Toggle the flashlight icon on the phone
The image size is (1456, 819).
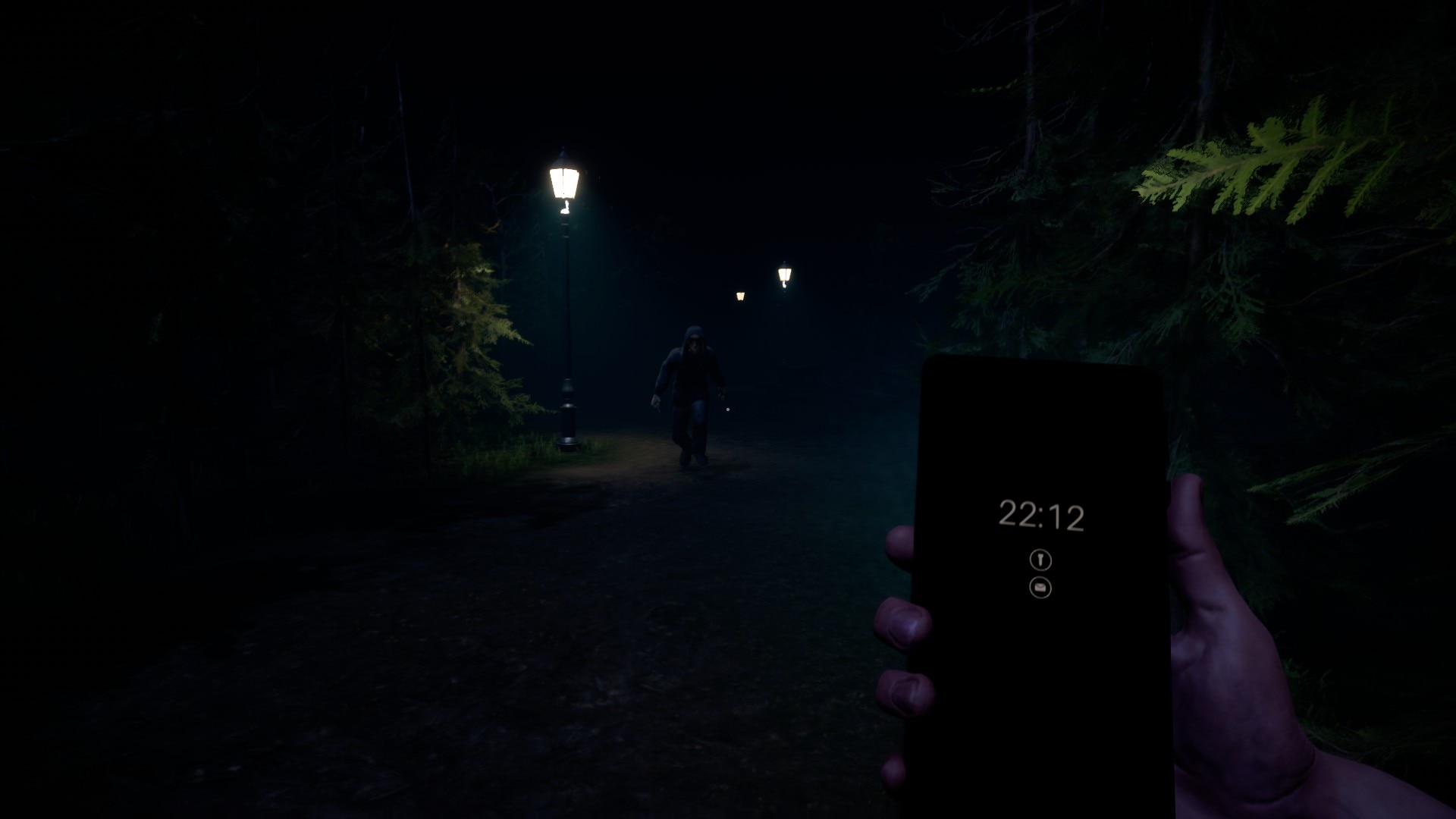1040,560
